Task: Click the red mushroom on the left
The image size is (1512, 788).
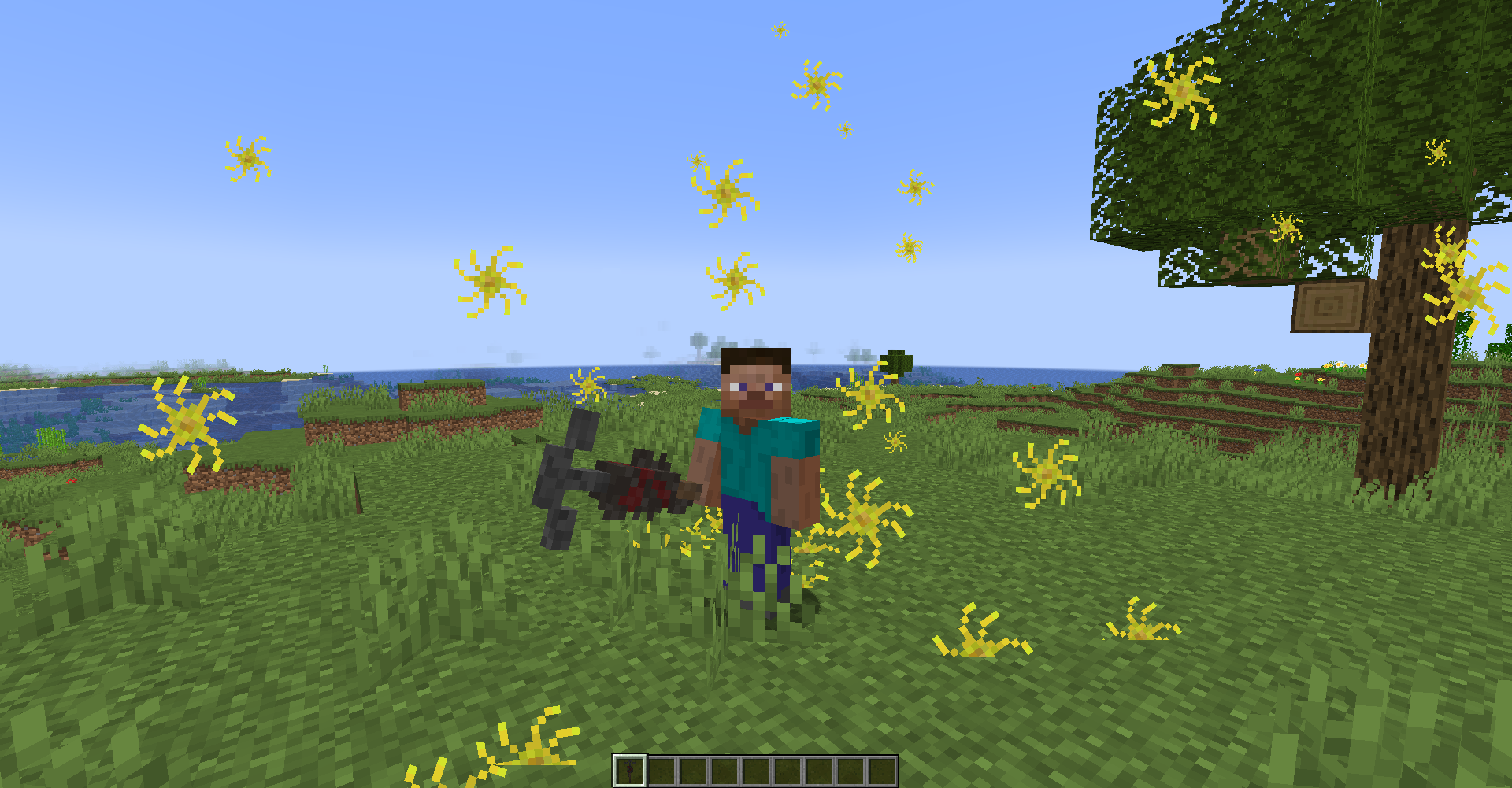Action: coord(69,483)
